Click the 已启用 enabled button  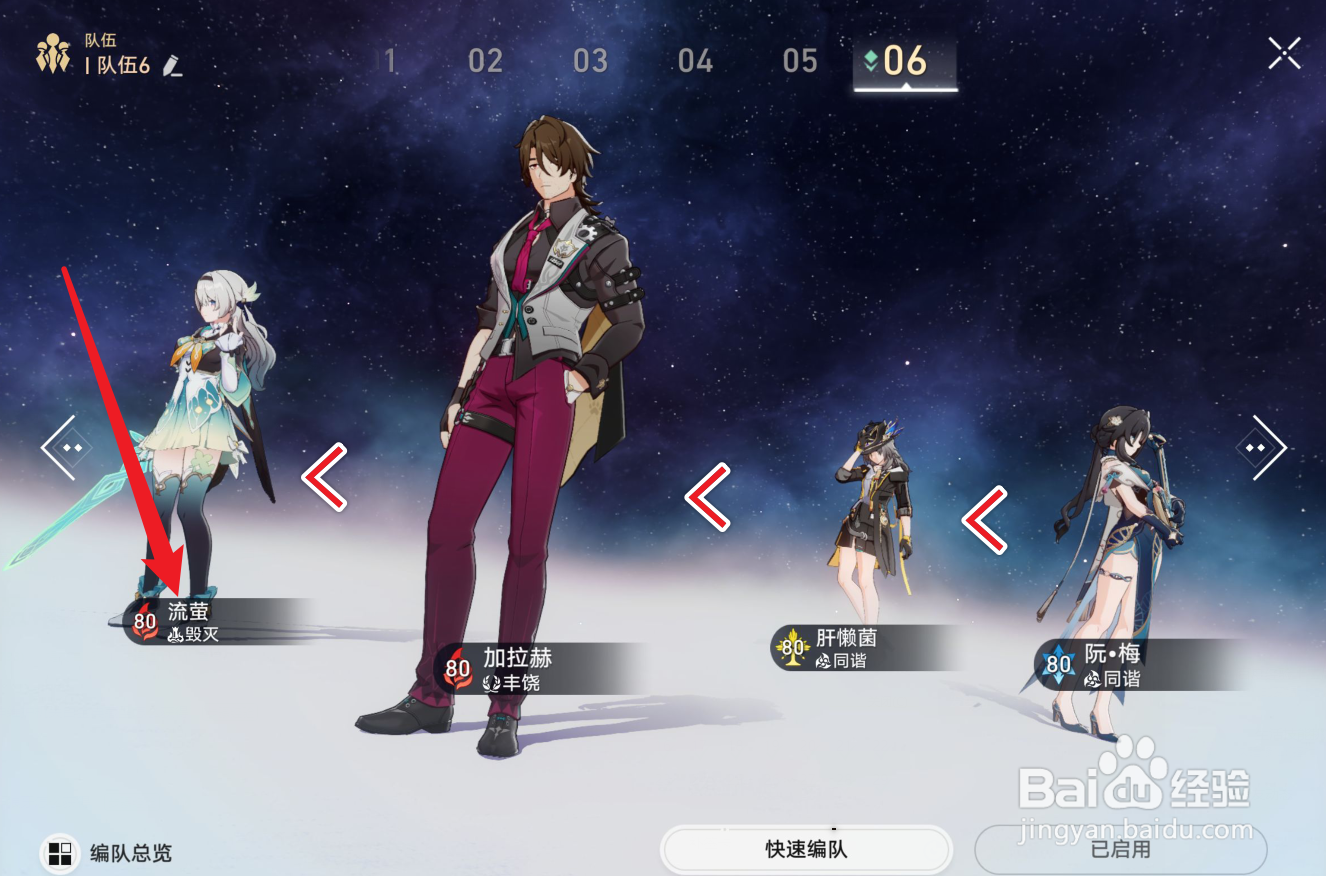click(x=1120, y=850)
